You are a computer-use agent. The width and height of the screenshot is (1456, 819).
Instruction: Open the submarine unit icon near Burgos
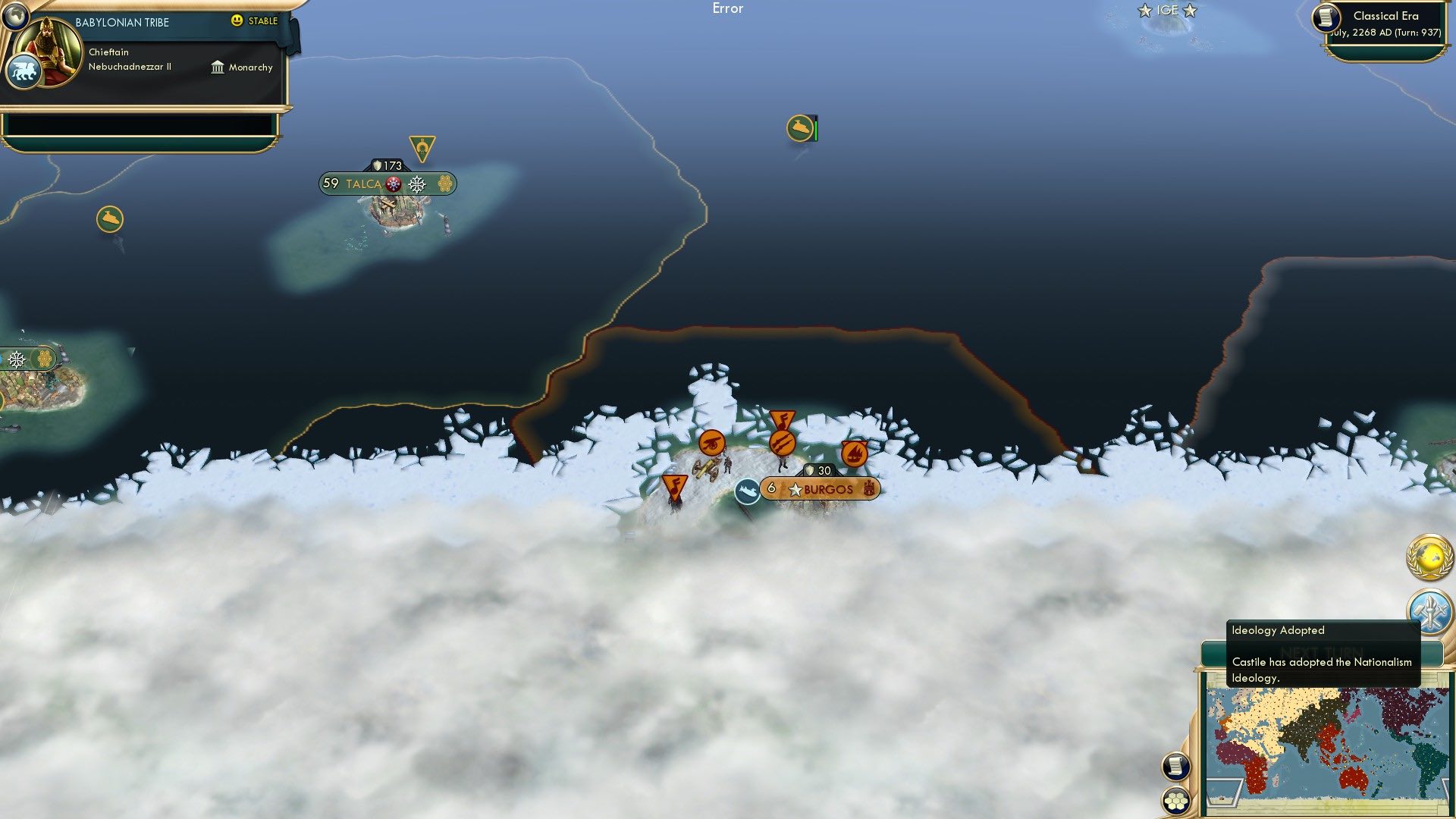tap(748, 490)
